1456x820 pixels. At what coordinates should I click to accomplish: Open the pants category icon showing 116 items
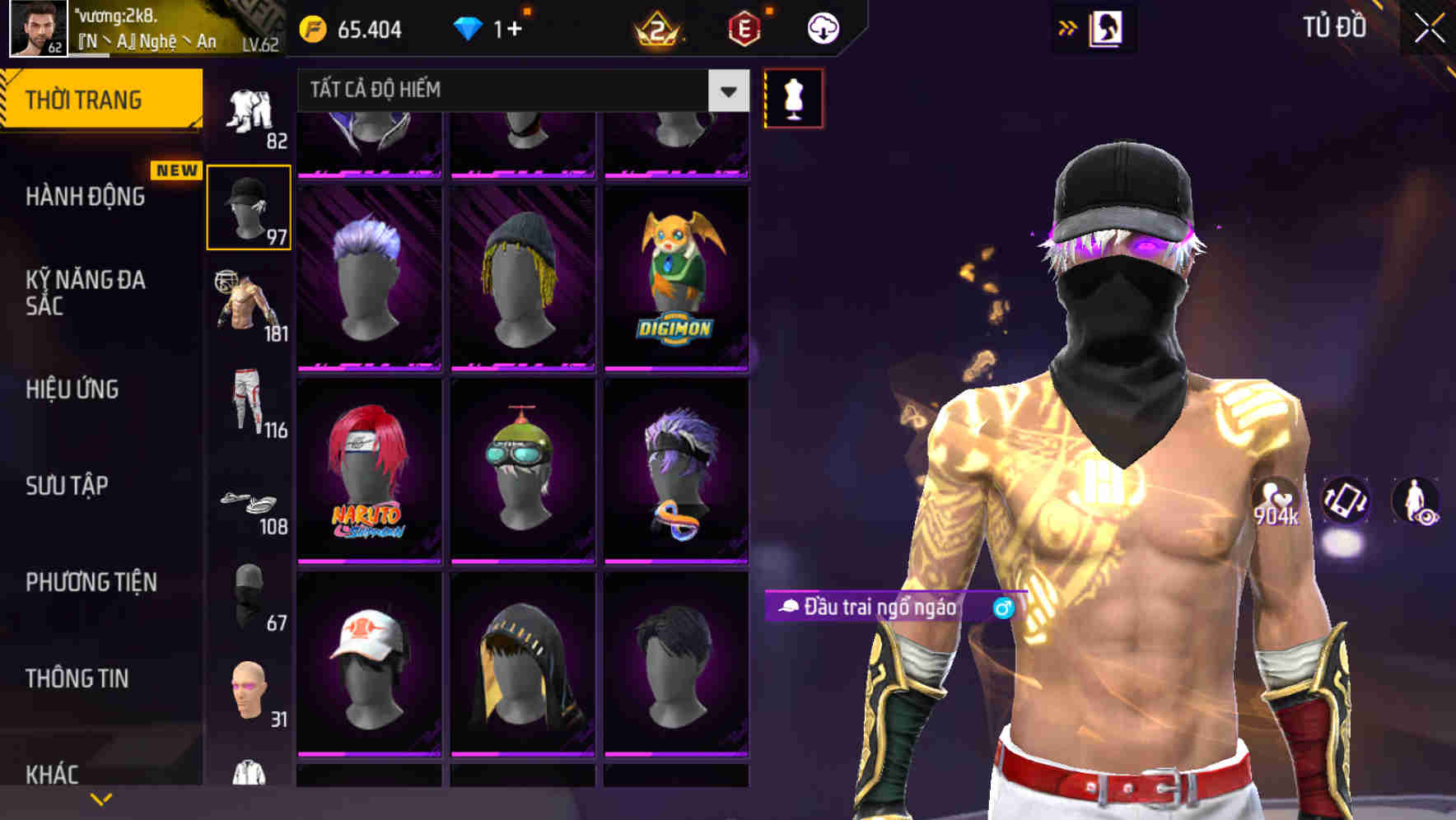(x=249, y=403)
